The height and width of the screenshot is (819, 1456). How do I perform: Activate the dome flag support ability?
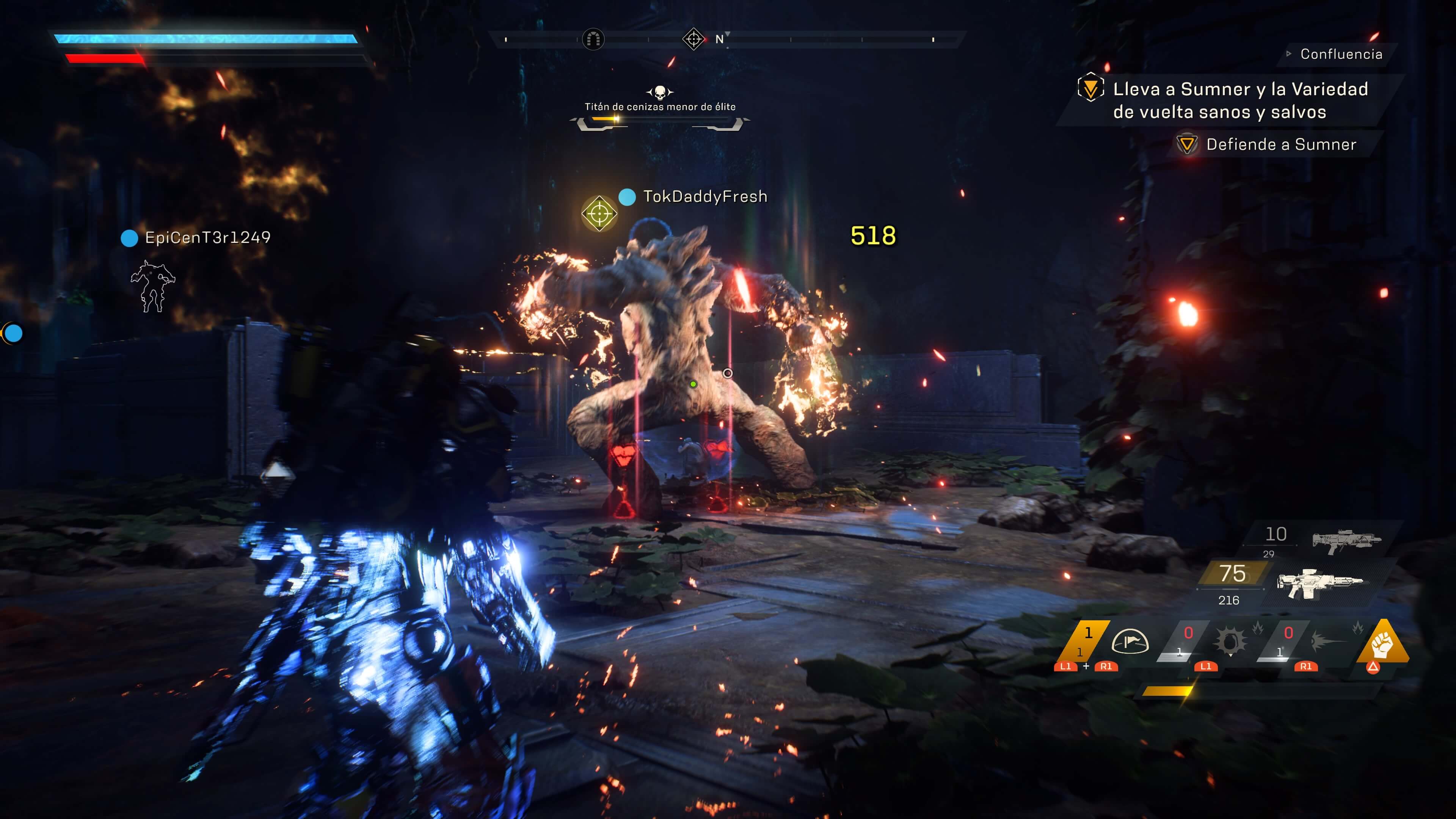coord(1130,642)
